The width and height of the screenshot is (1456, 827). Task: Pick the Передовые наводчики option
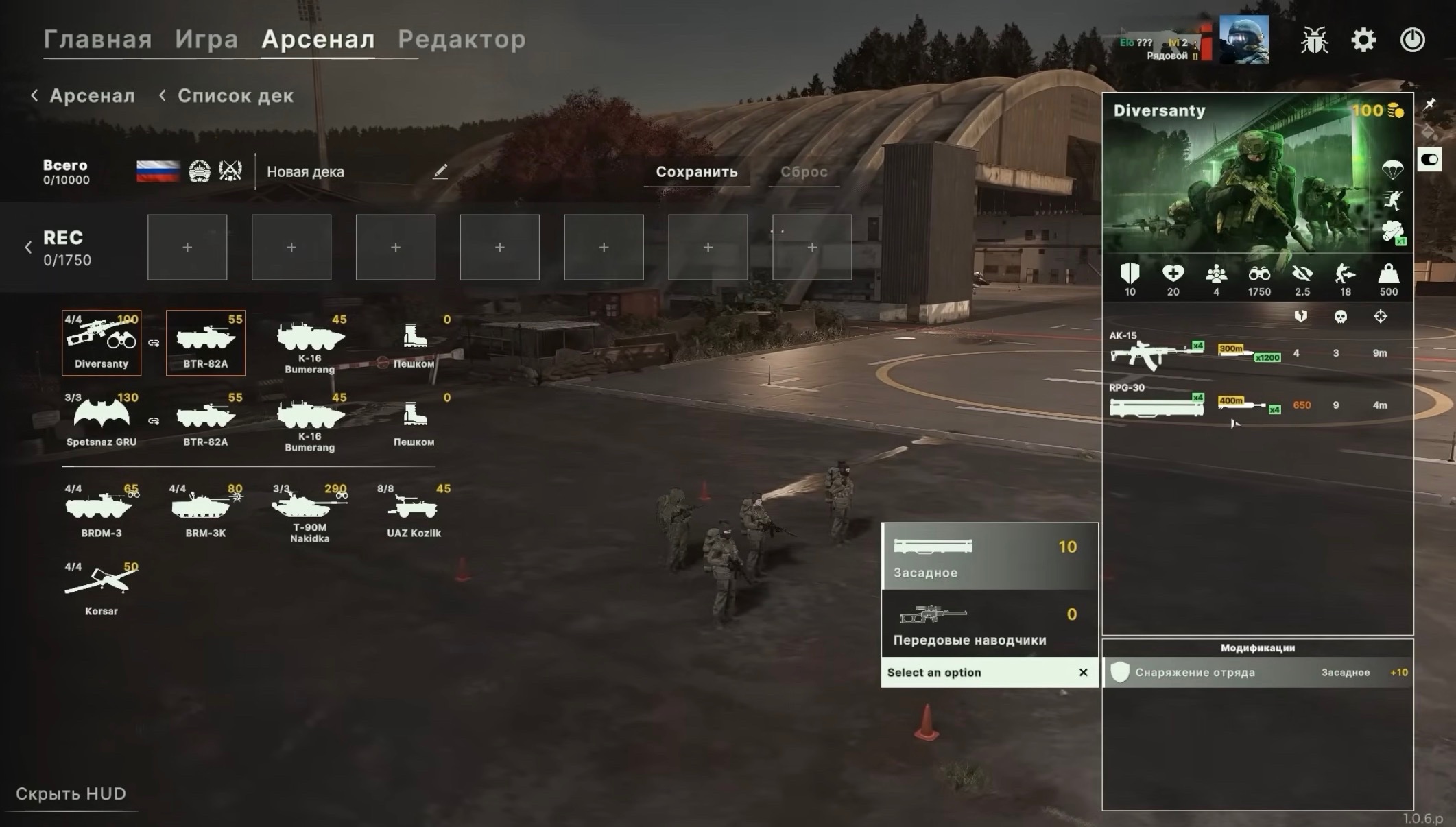(x=989, y=624)
